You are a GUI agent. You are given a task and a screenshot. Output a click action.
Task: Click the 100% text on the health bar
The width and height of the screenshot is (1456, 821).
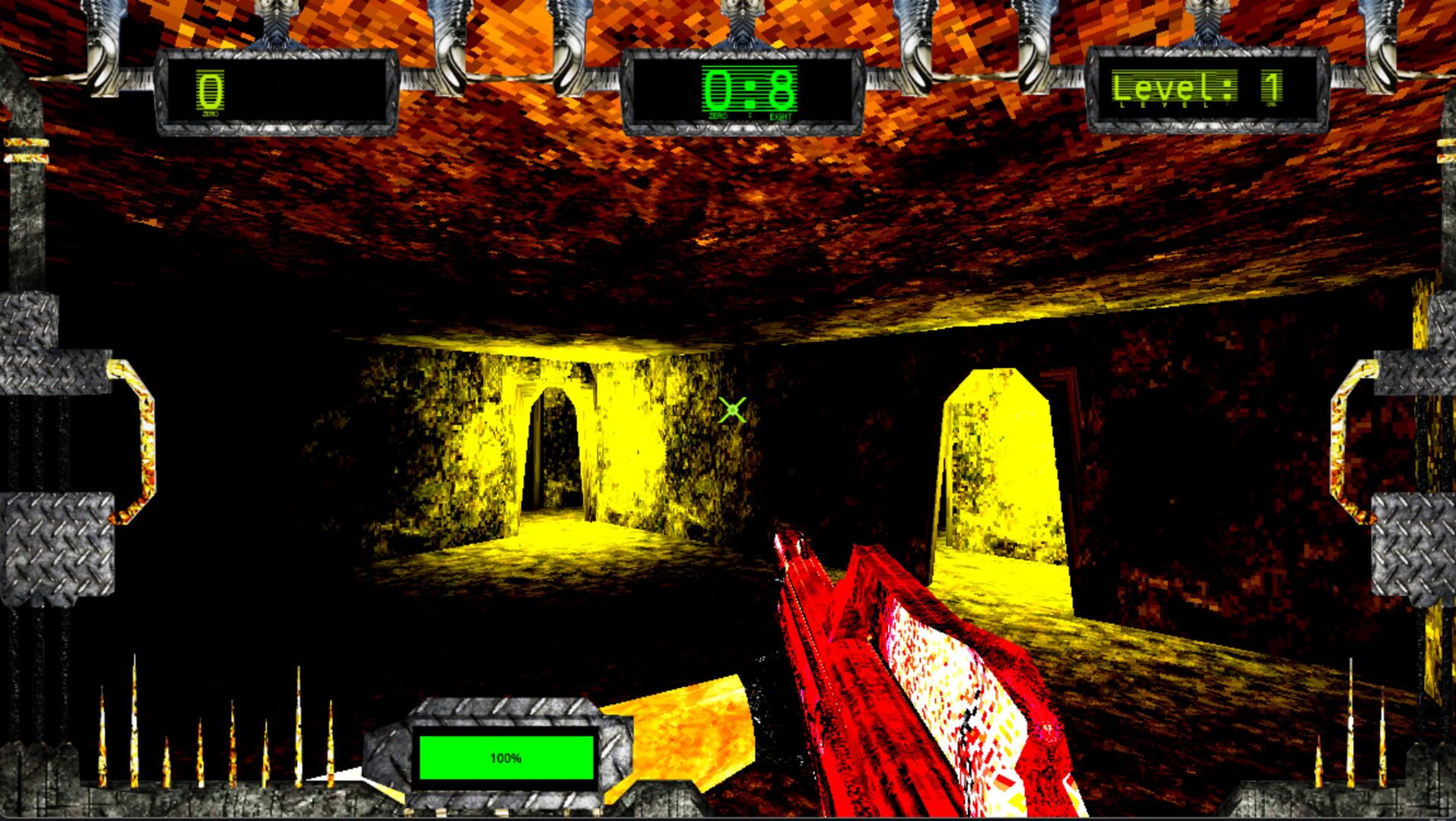pyautogui.click(x=506, y=757)
